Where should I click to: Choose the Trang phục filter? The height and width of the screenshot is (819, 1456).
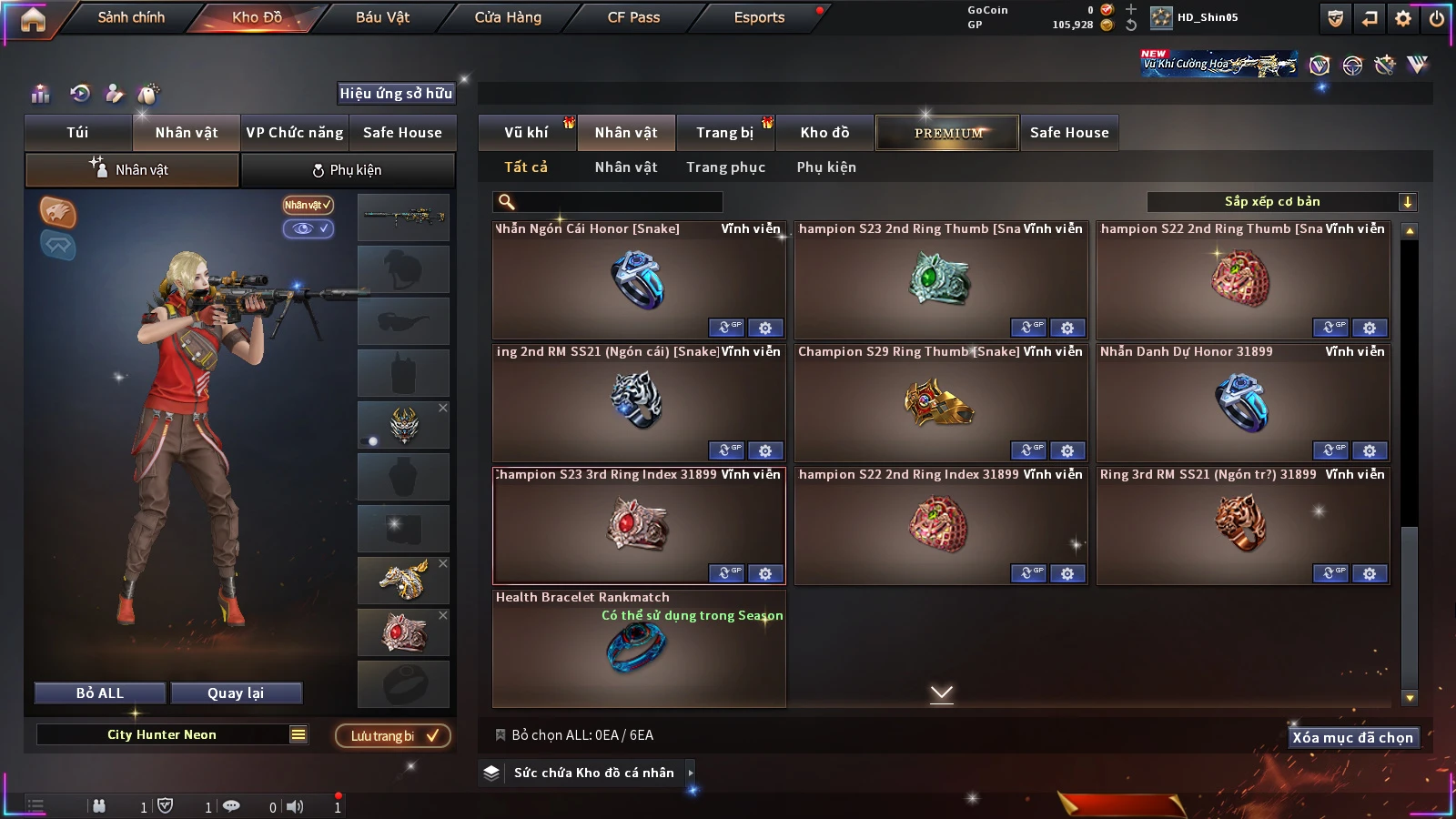[725, 167]
